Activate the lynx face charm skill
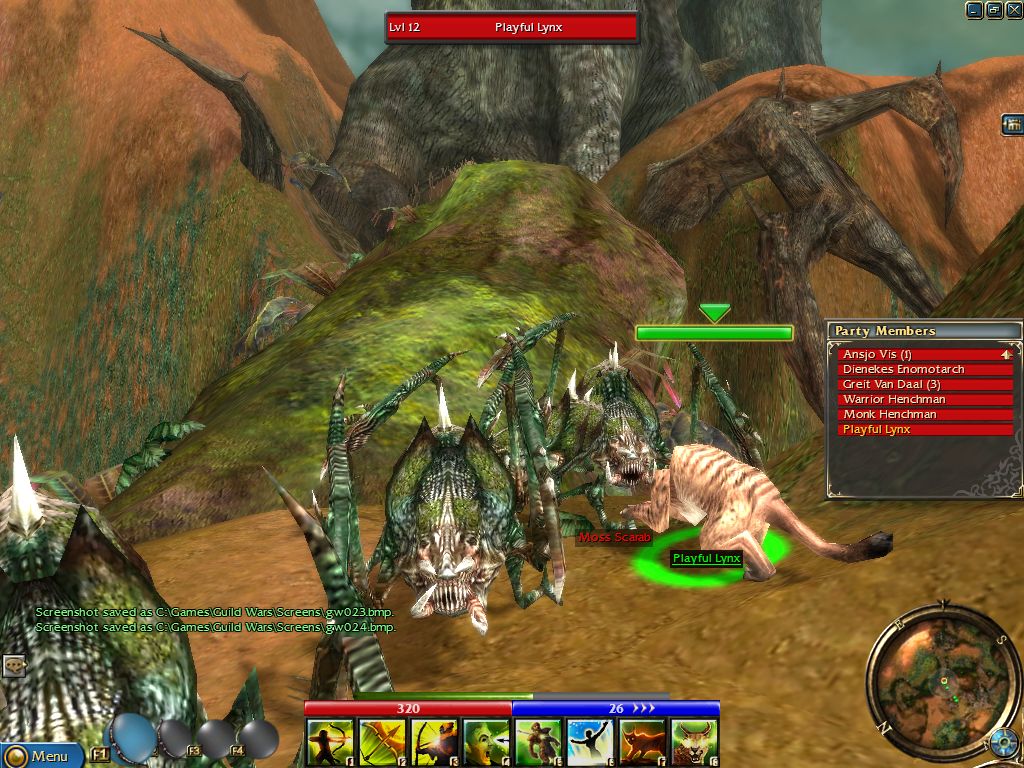The image size is (1024, 768). 694,743
